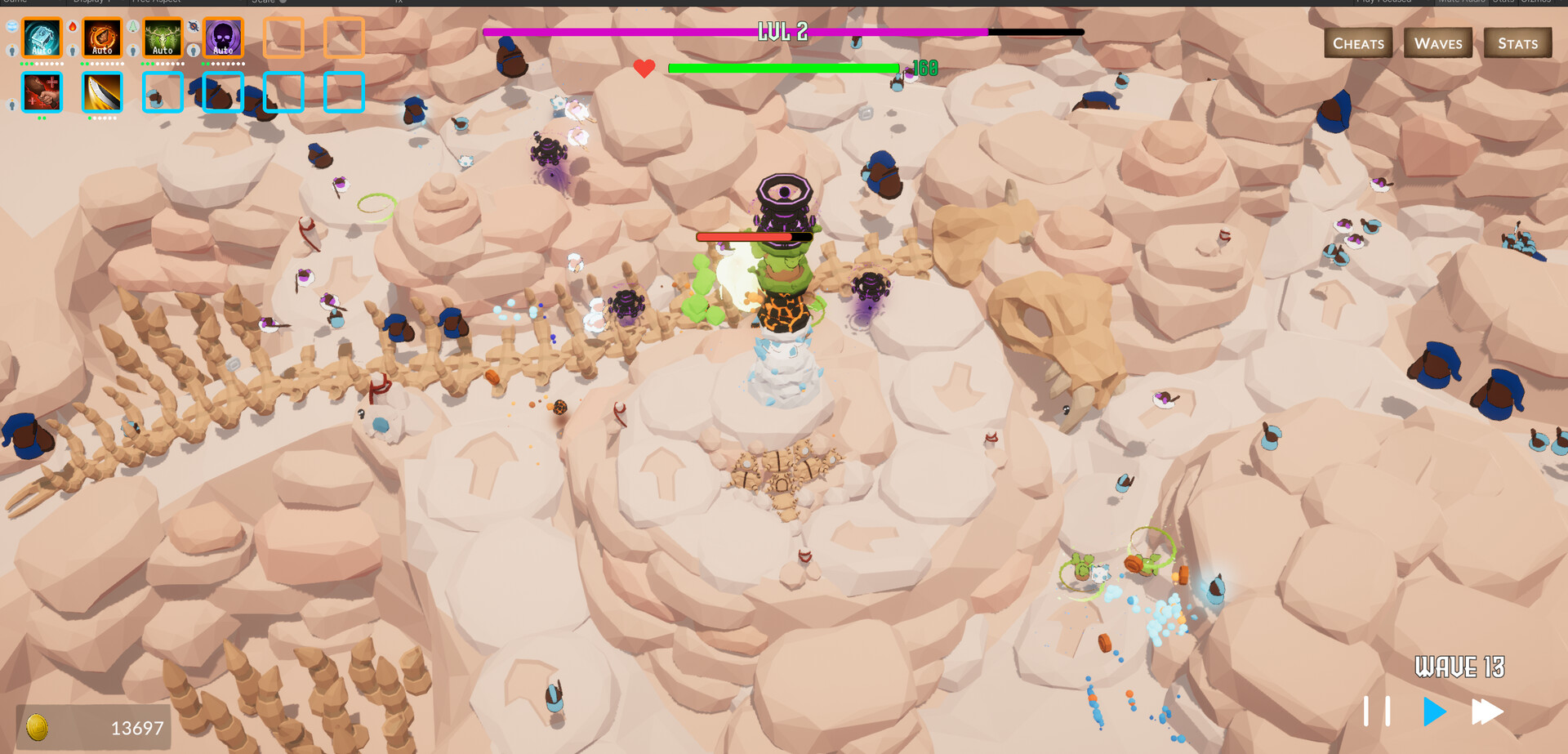
Task: Toggle Auto on the nature ability
Action: pos(162,51)
